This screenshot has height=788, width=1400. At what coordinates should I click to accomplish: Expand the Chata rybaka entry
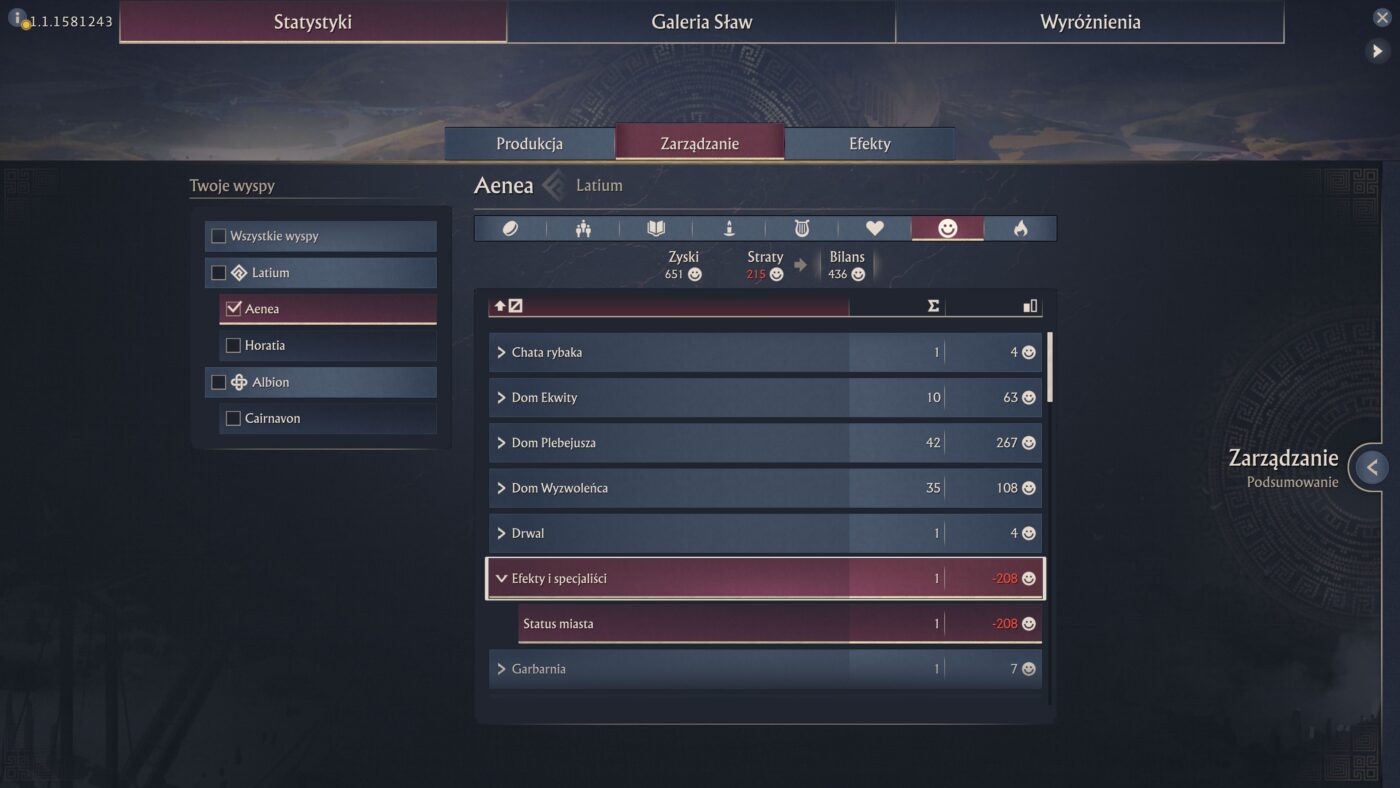[502, 353]
